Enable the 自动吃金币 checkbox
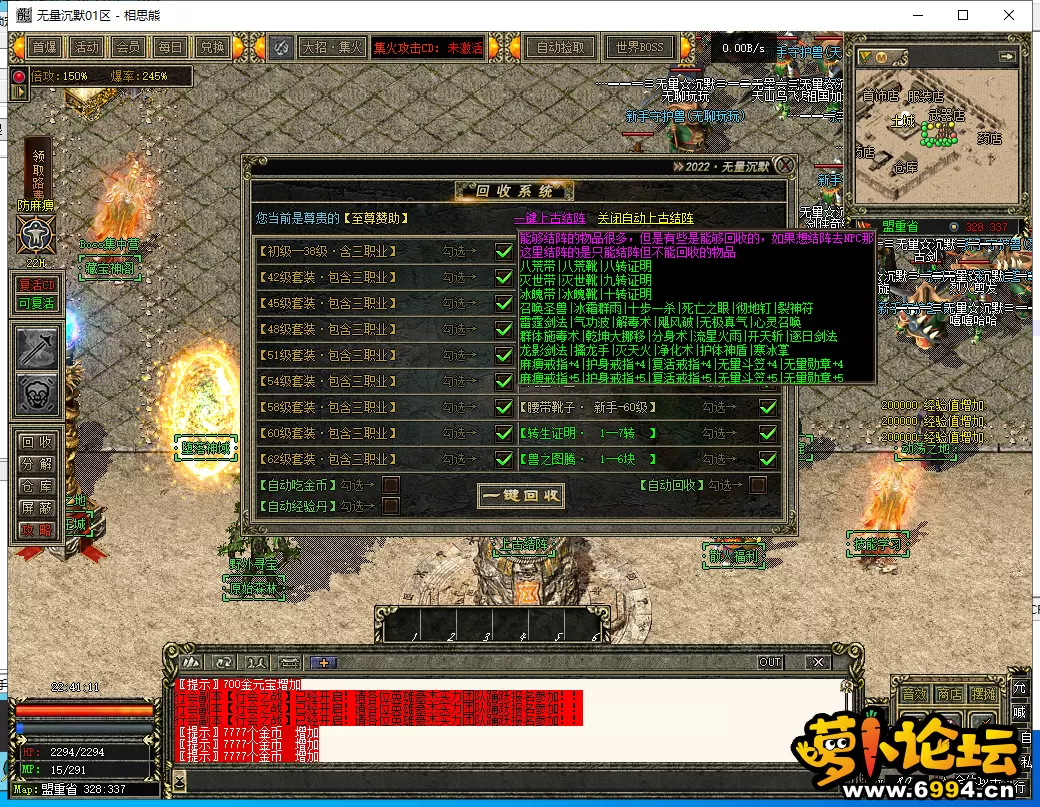 click(391, 485)
